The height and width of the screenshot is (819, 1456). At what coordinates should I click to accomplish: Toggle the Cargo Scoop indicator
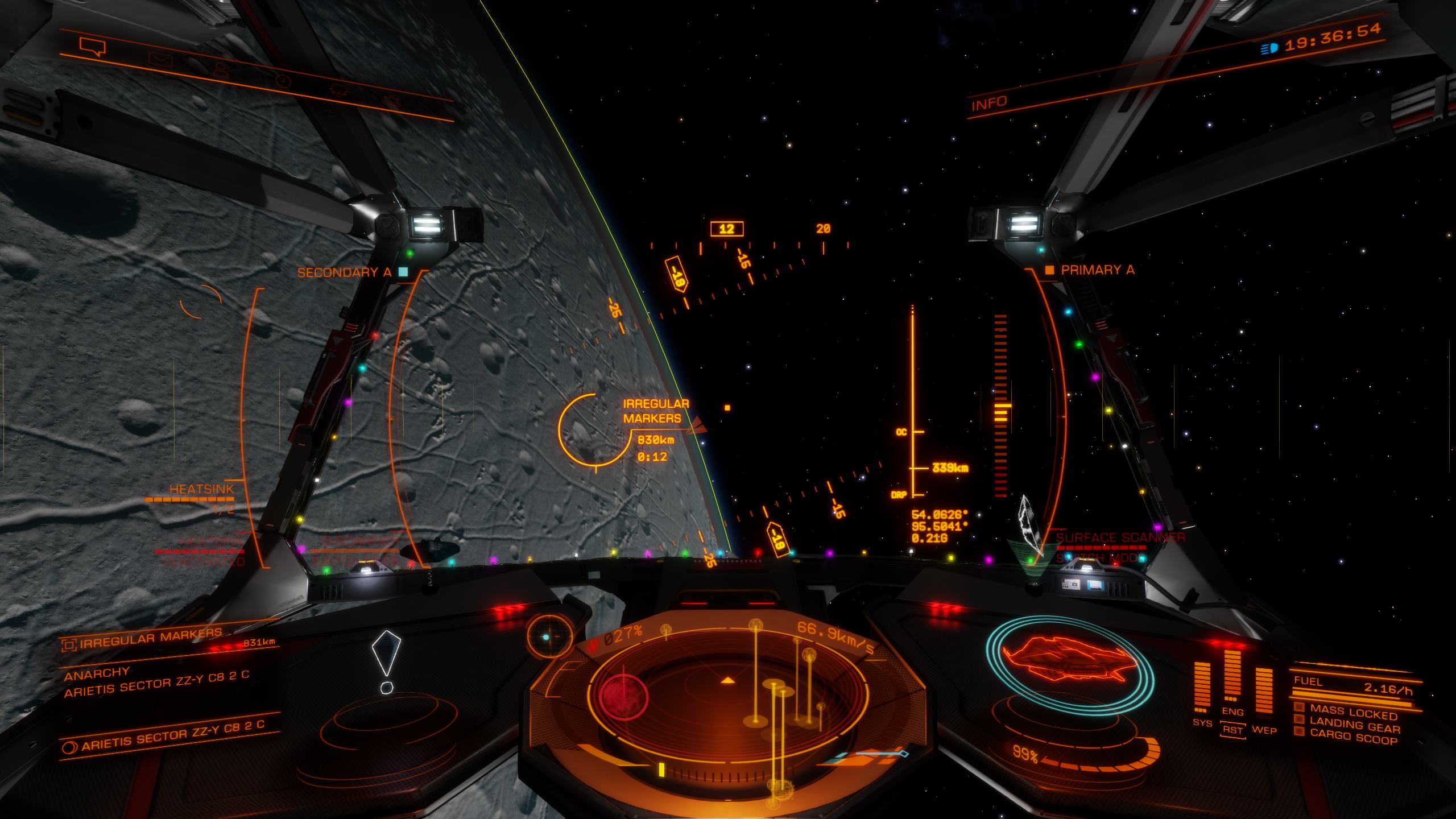click(x=1354, y=739)
